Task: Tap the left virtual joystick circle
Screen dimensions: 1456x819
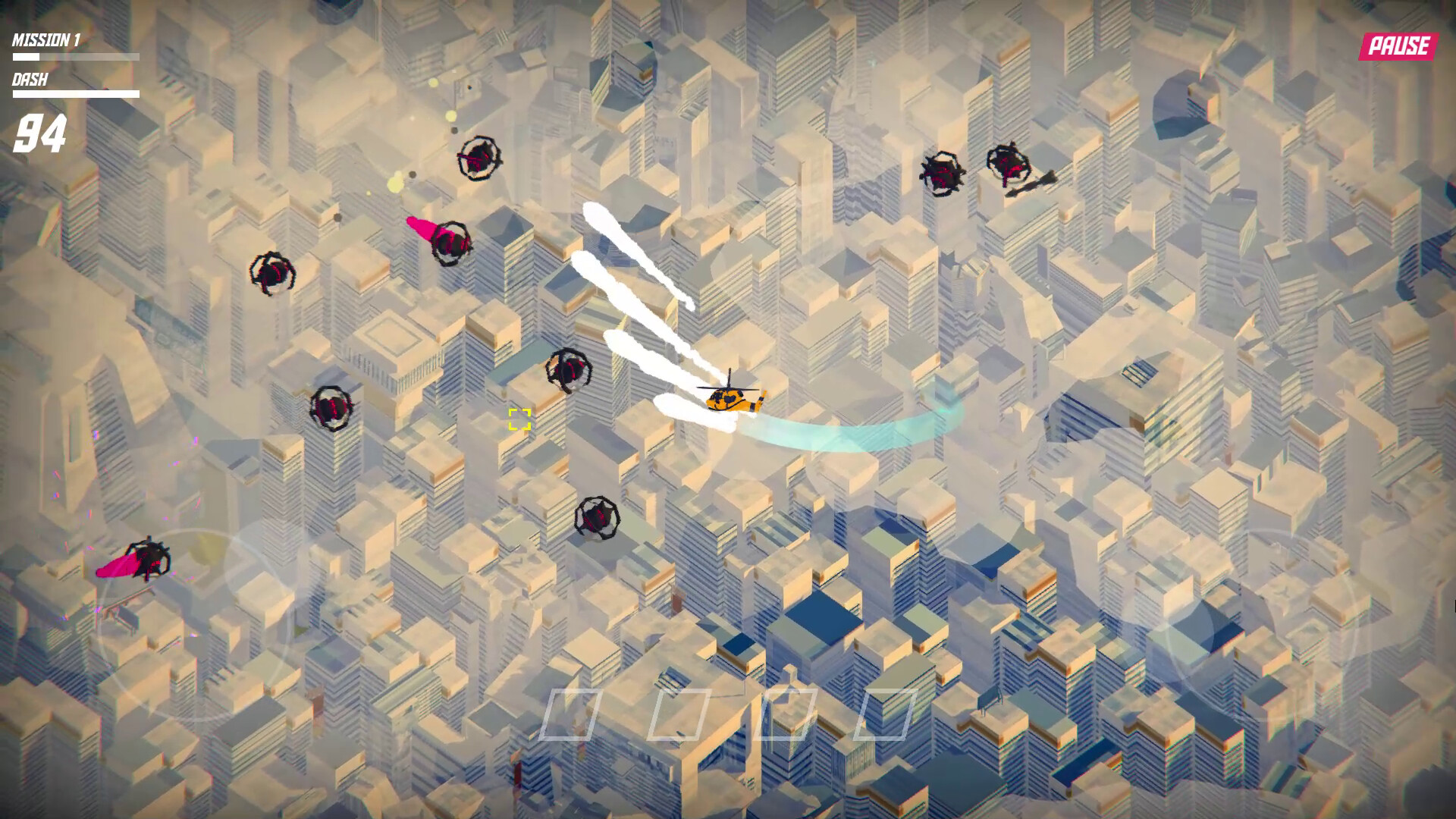Action: [193, 629]
